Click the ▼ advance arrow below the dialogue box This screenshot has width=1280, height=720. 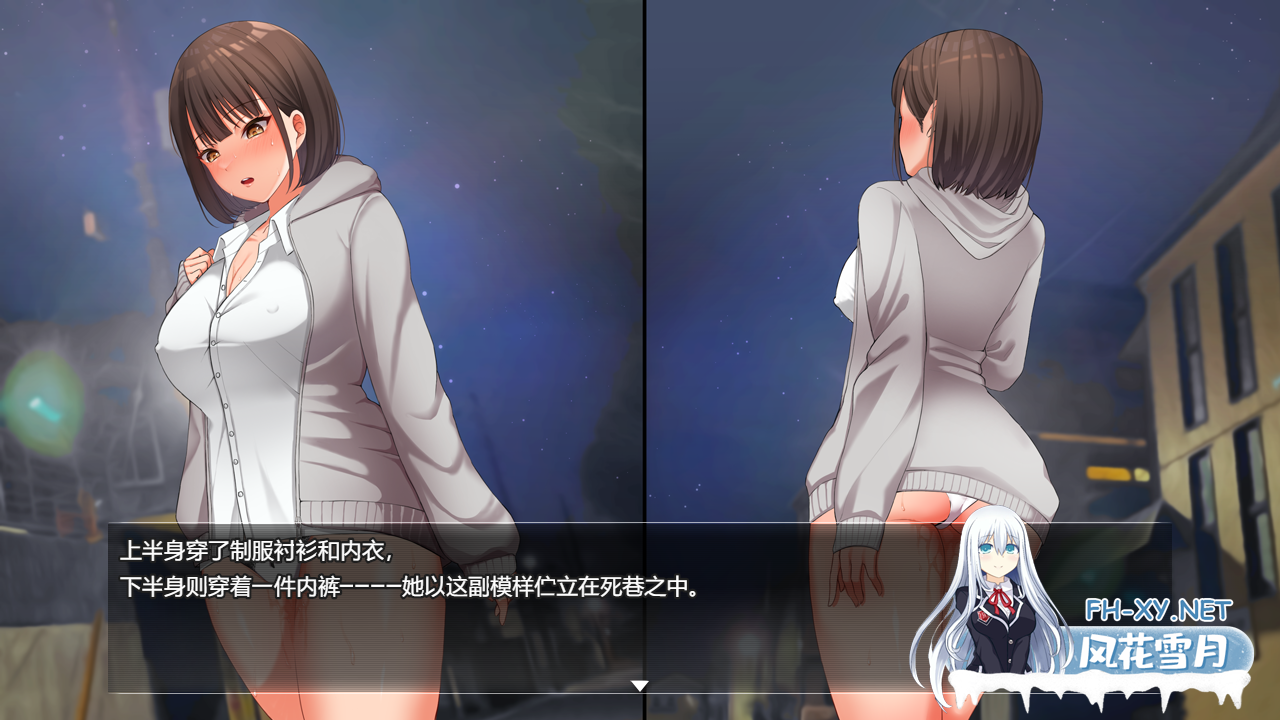coord(638,686)
